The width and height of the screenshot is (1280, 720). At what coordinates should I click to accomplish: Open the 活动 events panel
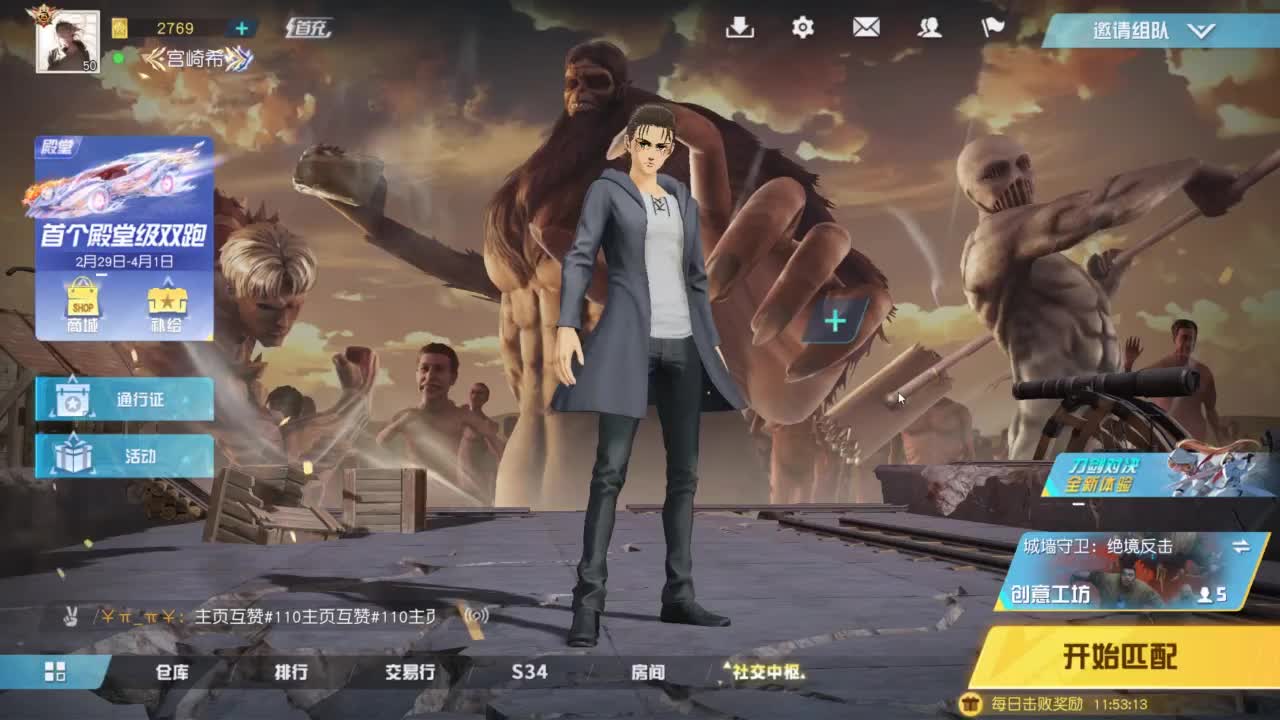pyautogui.click(x=122, y=455)
